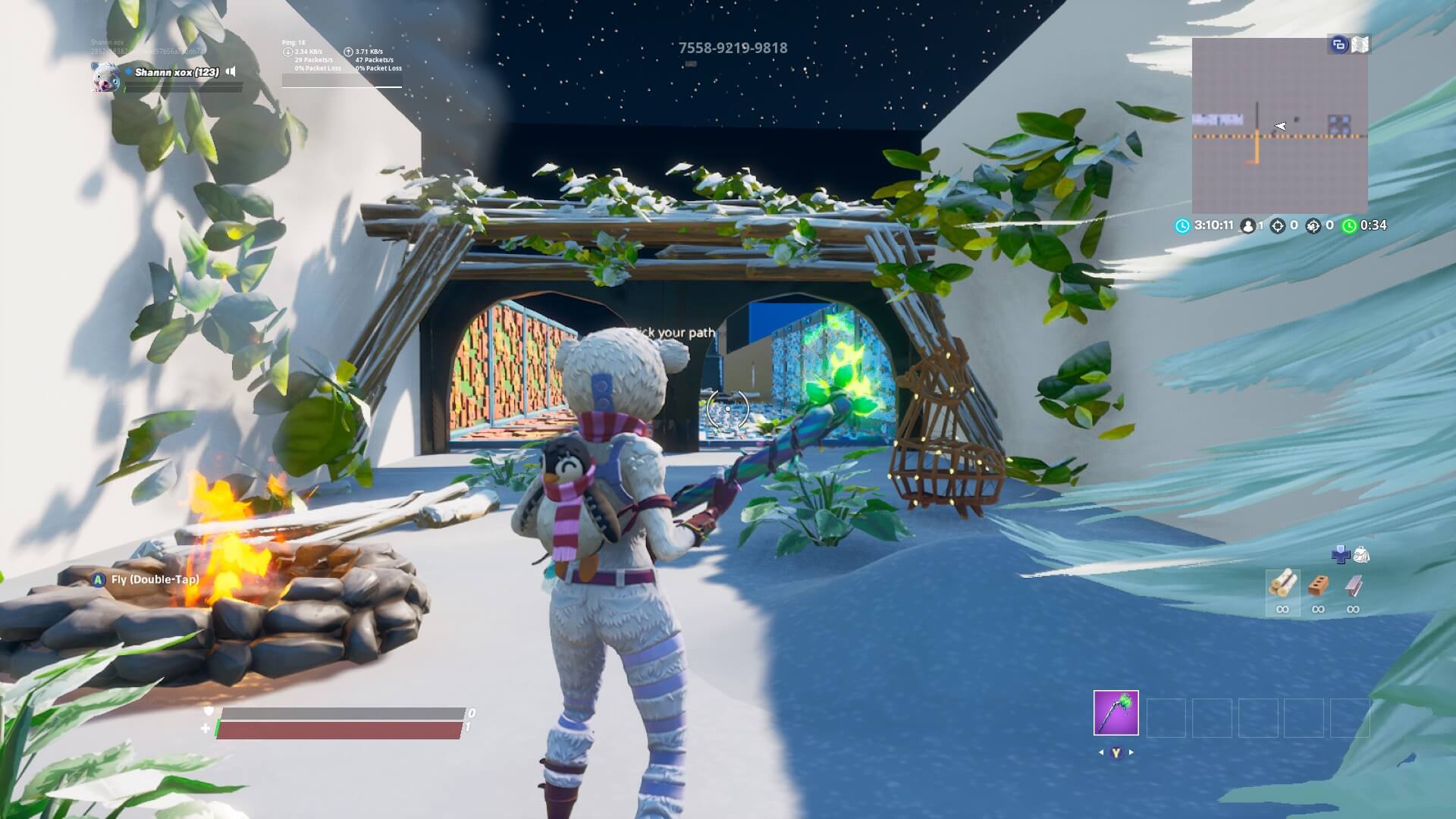
Task: Click the first eliminations crosshair icon
Action: click(x=1277, y=225)
